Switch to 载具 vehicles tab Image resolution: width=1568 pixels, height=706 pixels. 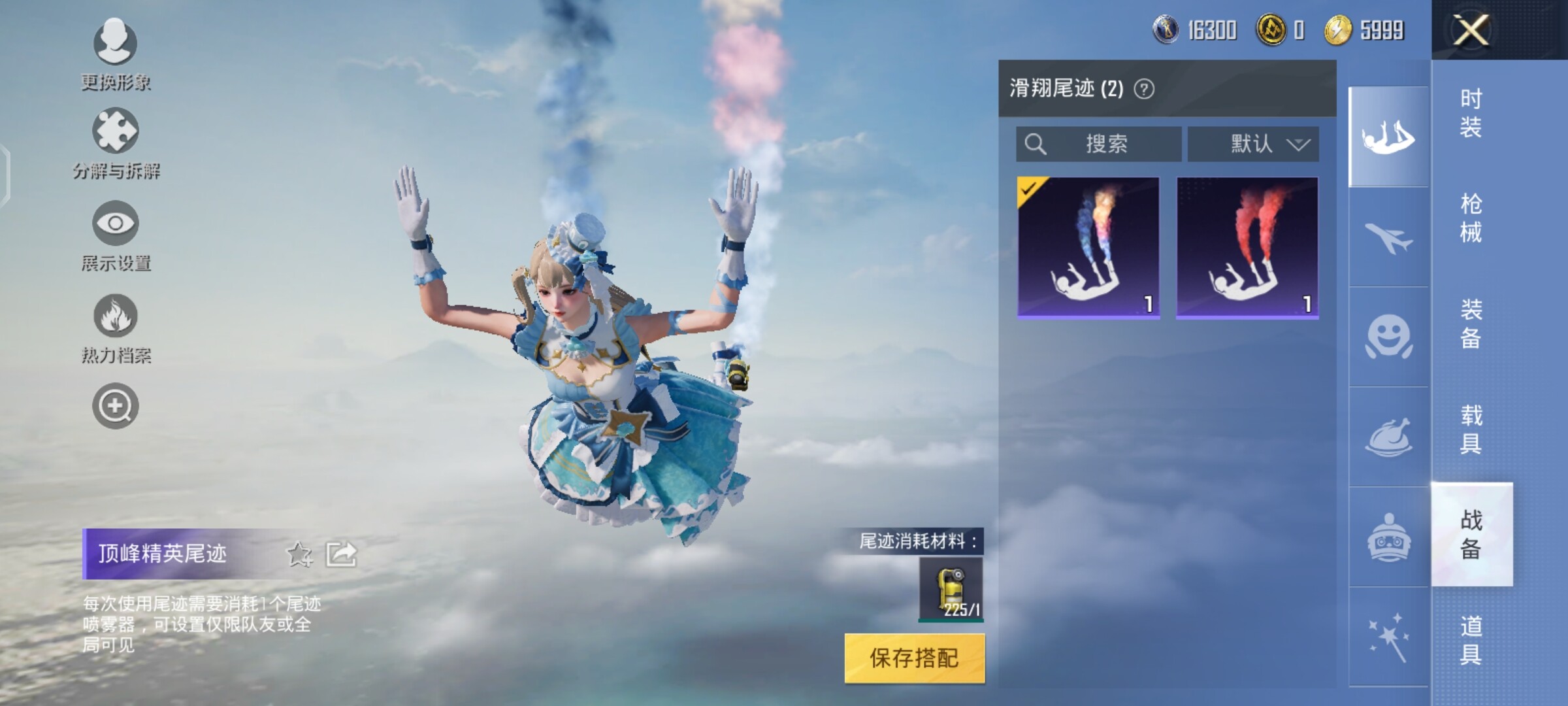point(1471,429)
